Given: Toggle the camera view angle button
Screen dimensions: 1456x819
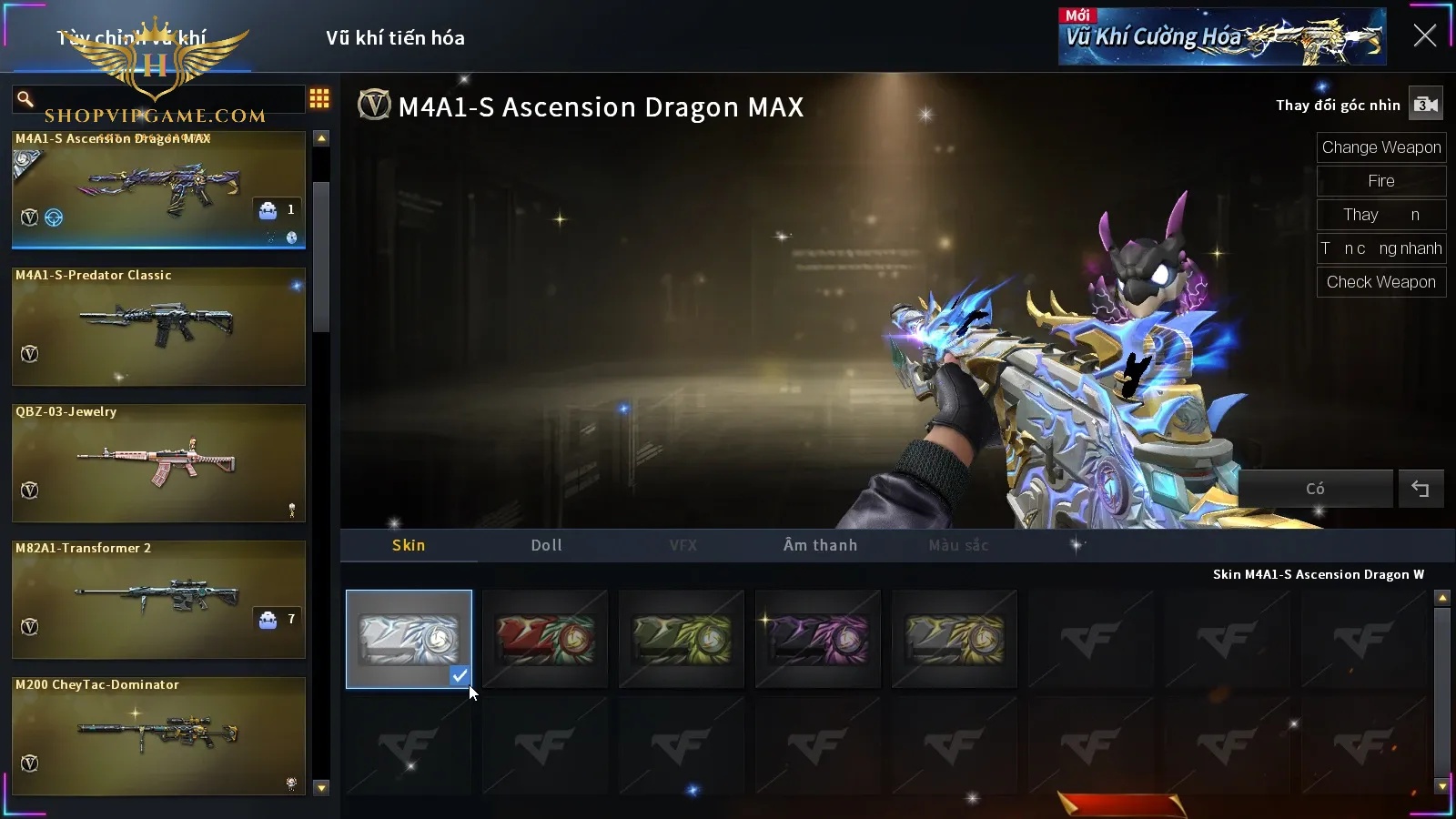Looking at the screenshot, I should 1425,105.
